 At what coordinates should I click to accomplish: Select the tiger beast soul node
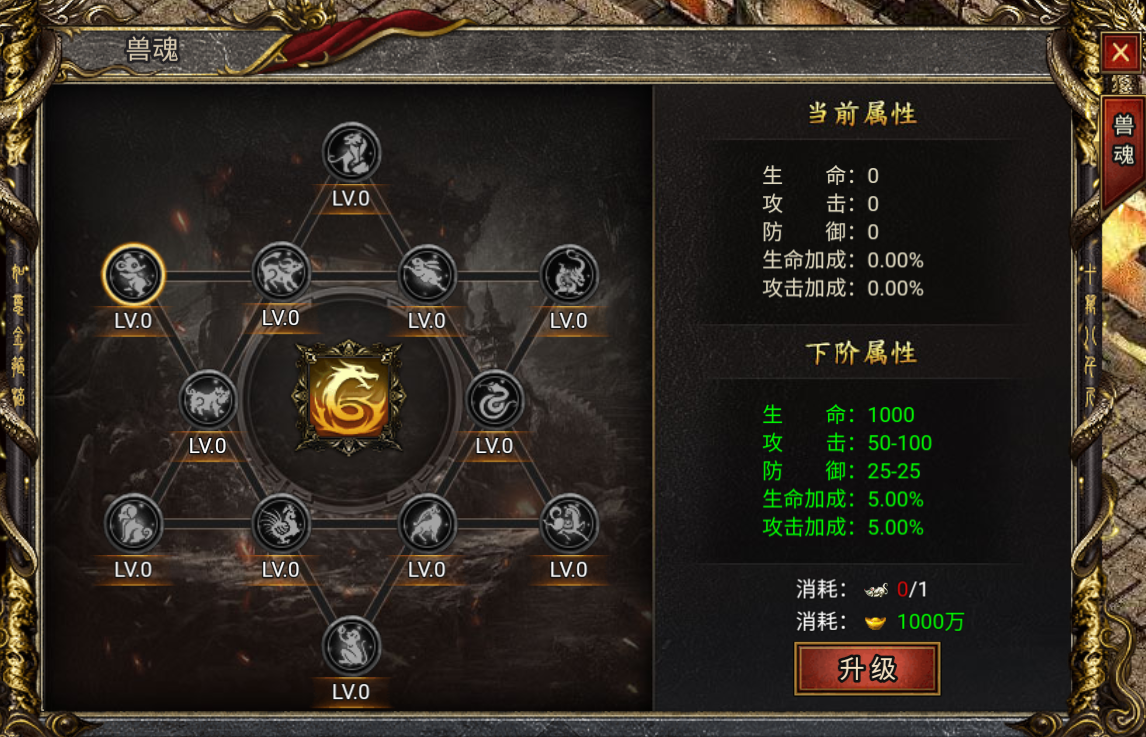352,153
